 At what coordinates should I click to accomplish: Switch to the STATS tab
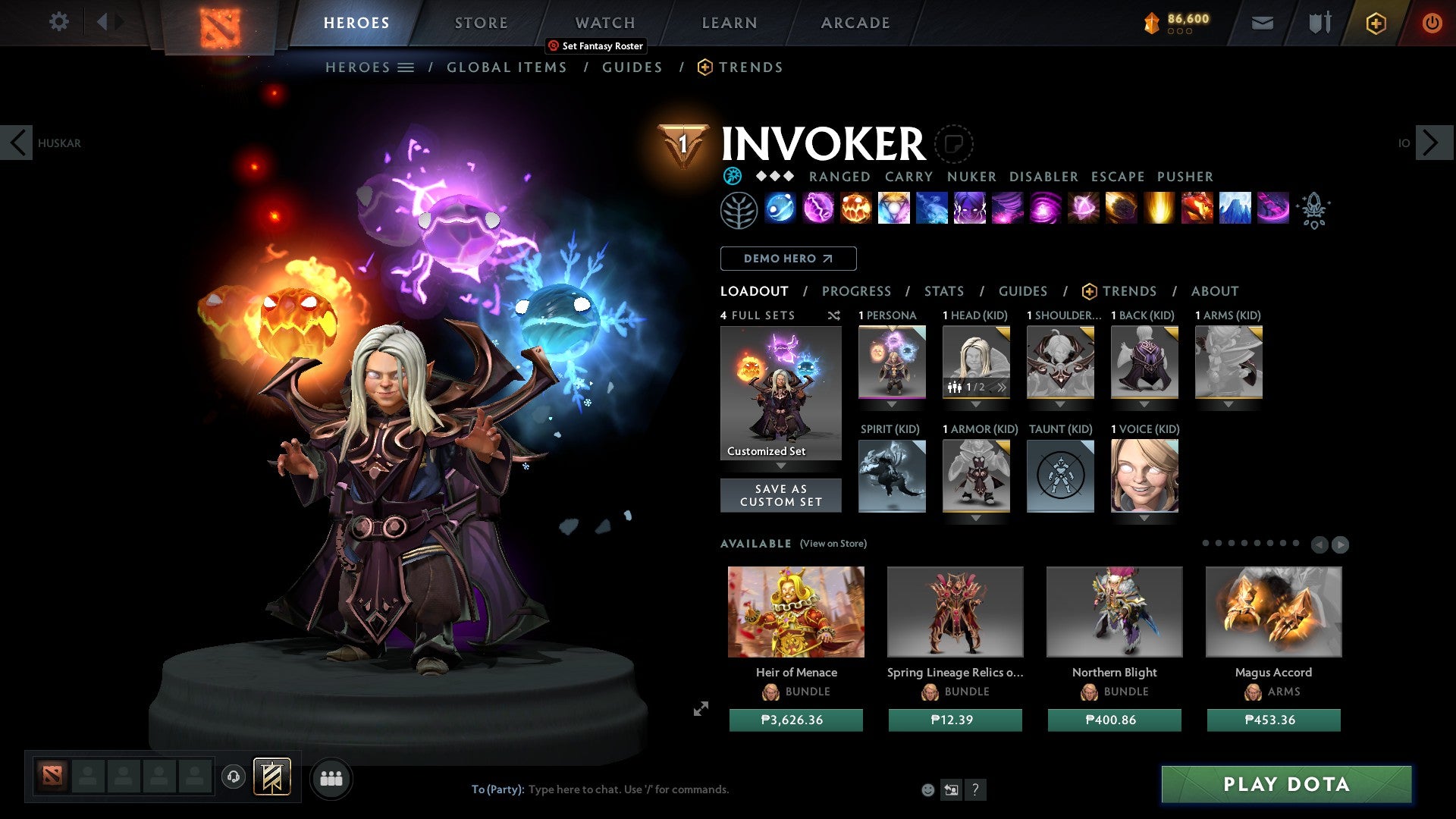[943, 290]
